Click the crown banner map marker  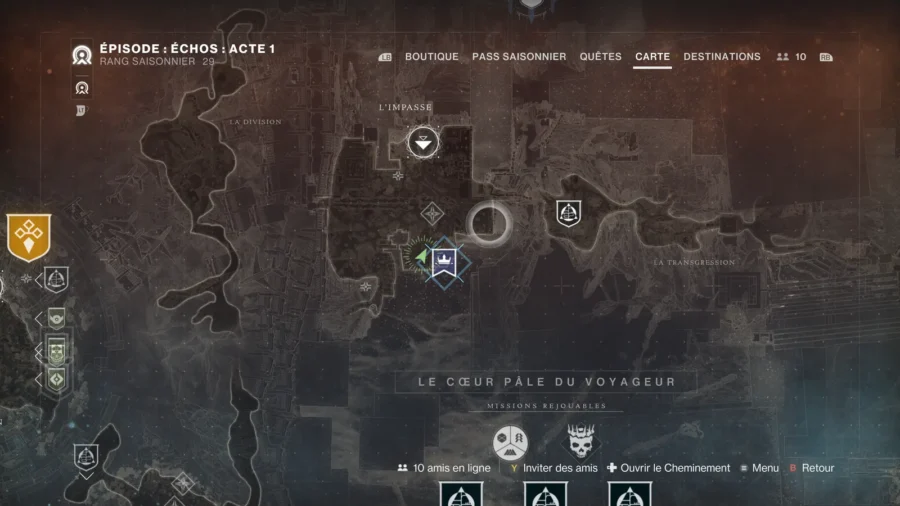pos(444,262)
